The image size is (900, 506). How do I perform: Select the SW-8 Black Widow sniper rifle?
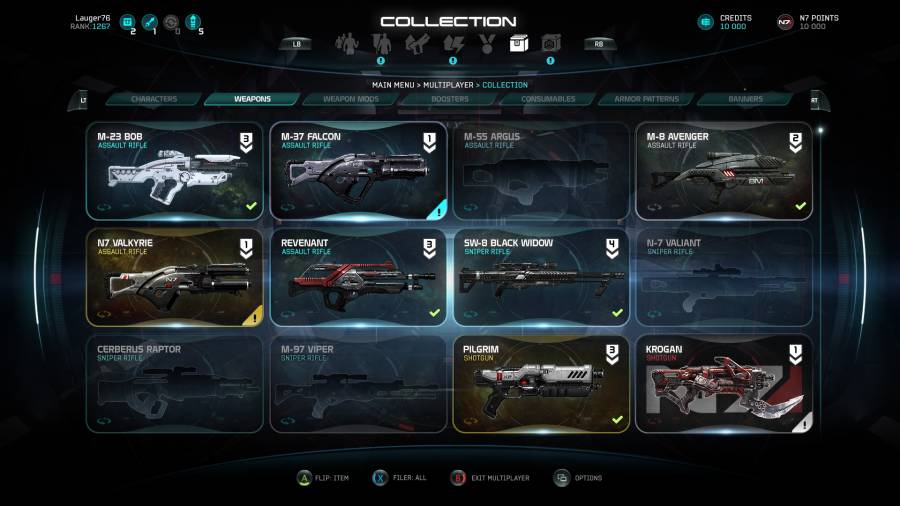pos(541,277)
